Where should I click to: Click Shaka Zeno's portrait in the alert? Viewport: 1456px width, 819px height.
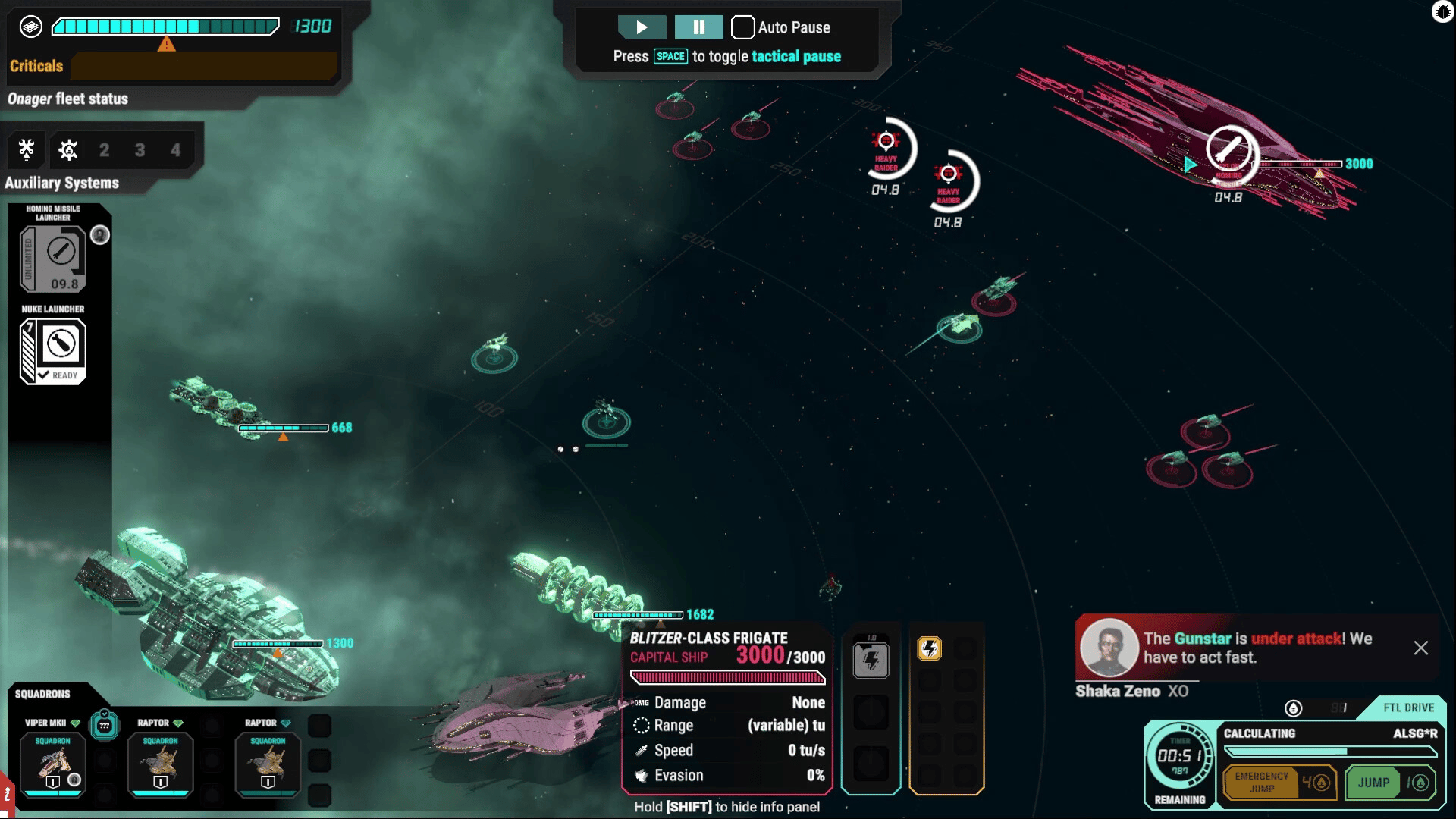1109,648
